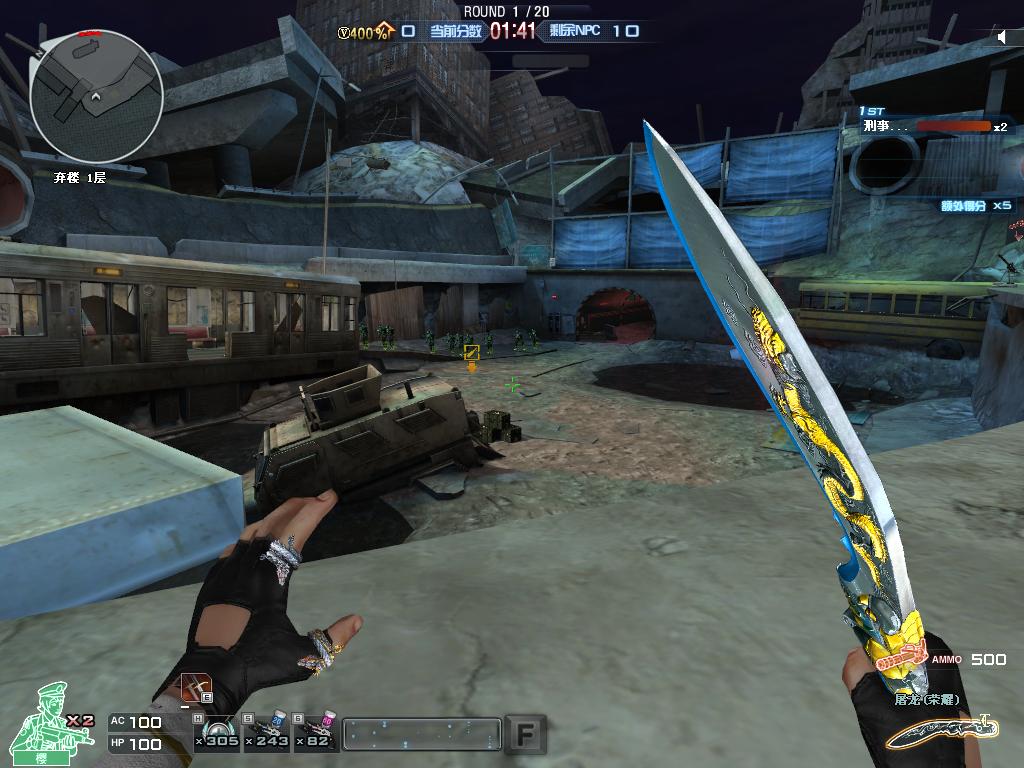
Task: Click the orange rifle ammo type icon
Action: coord(898,658)
